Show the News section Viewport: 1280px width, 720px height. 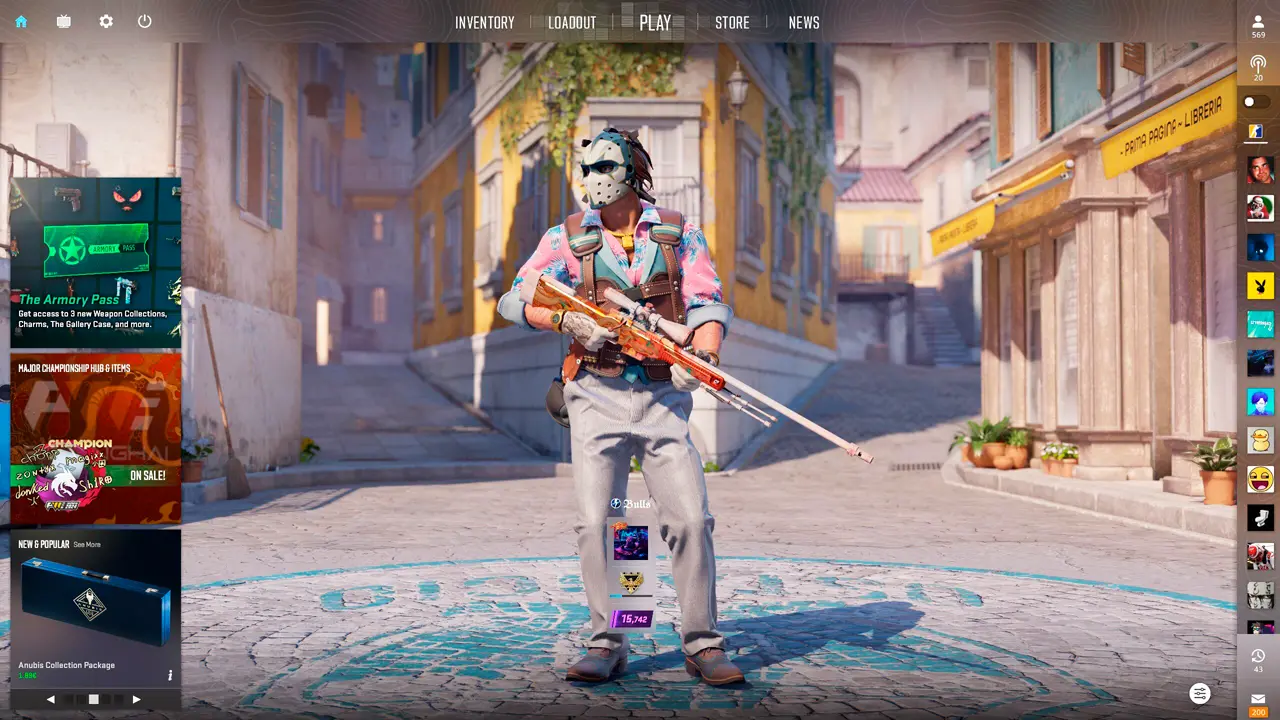(x=804, y=23)
